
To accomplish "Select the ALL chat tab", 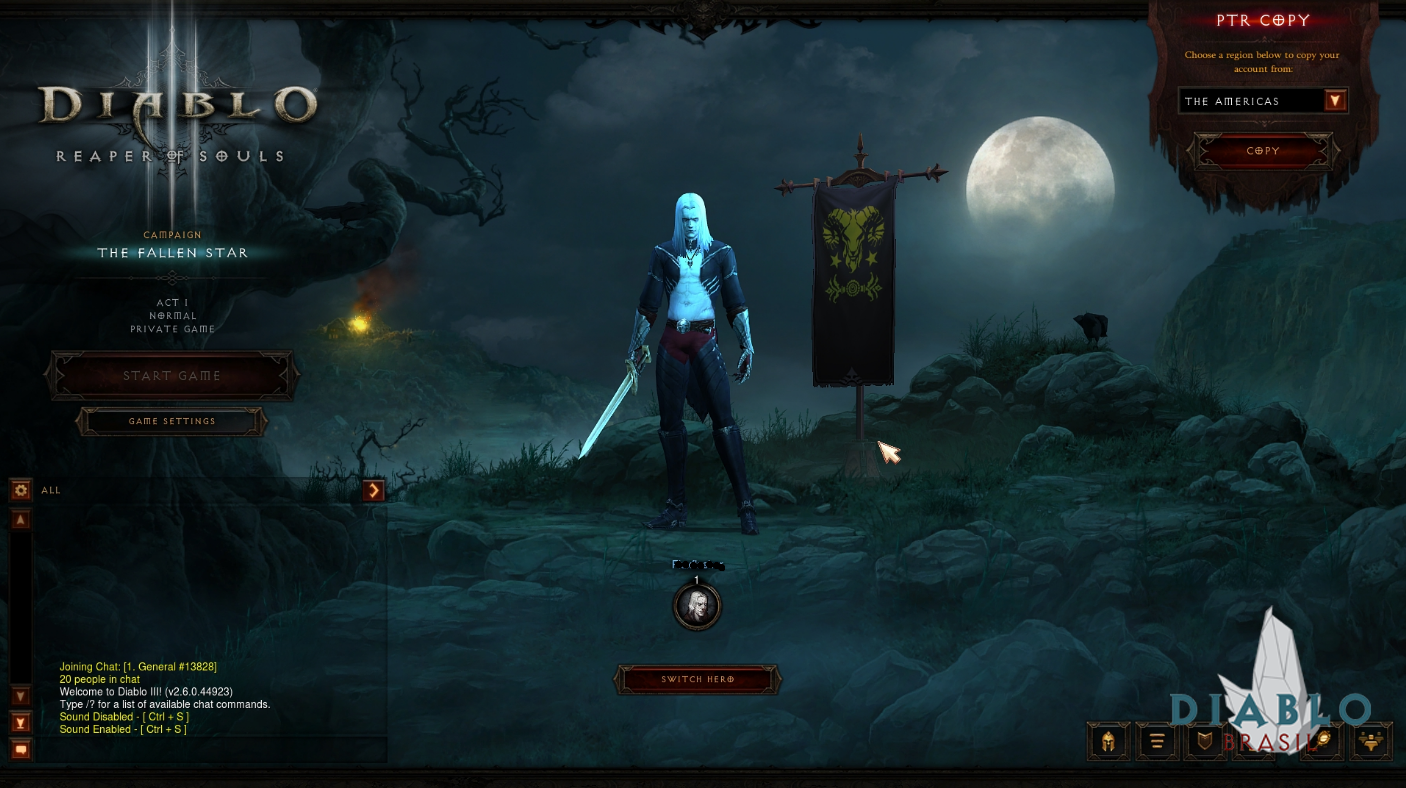I will 51,490.
